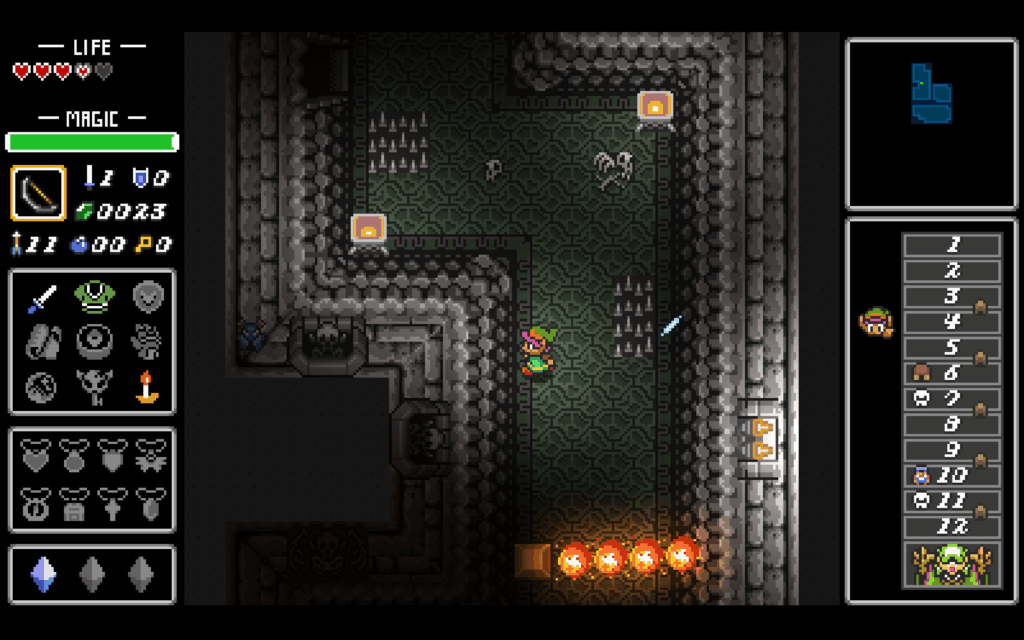Image resolution: width=1024 pixels, height=640 pixels.
Task: Select the glowing blue crystal
Action: 41,574
